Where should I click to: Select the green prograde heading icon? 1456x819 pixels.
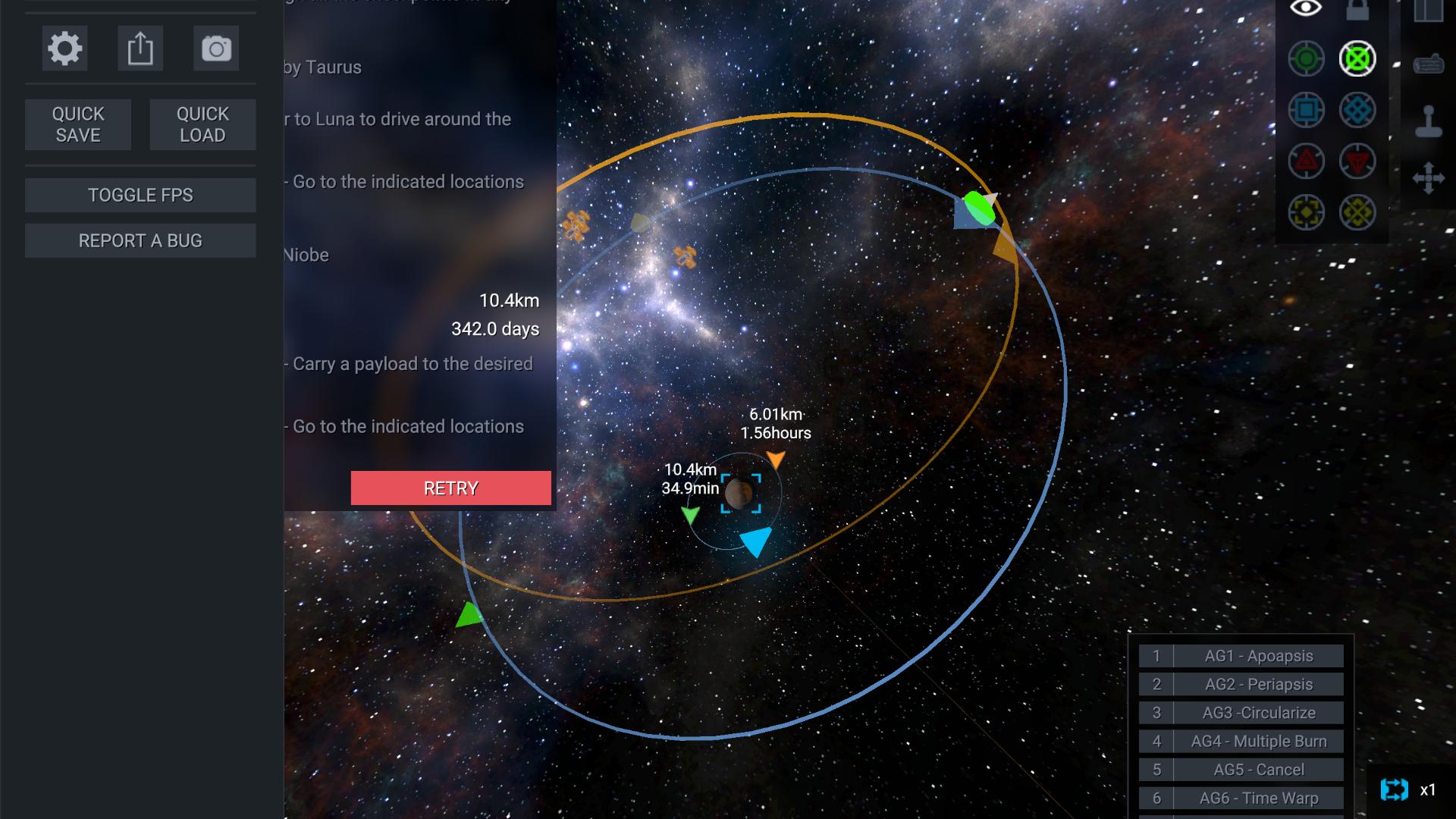point(1306,59)
